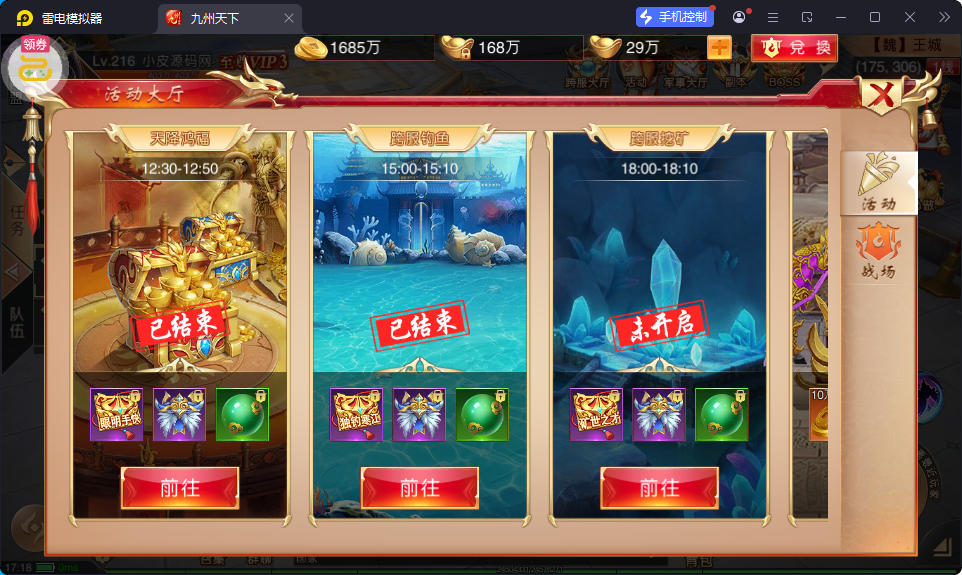Open the 兑换 exchange button
Viewport: 962px width, 575px height.
point(795,47)
